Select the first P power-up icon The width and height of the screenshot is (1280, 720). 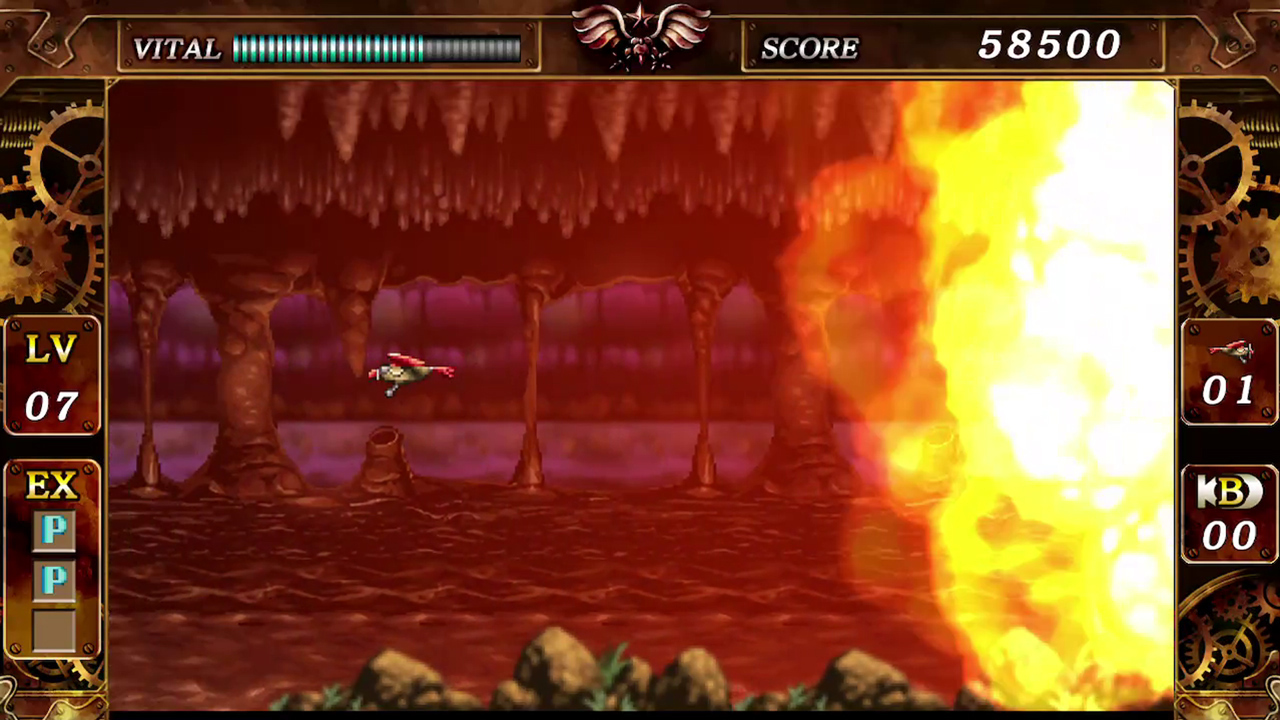point(55,531)
